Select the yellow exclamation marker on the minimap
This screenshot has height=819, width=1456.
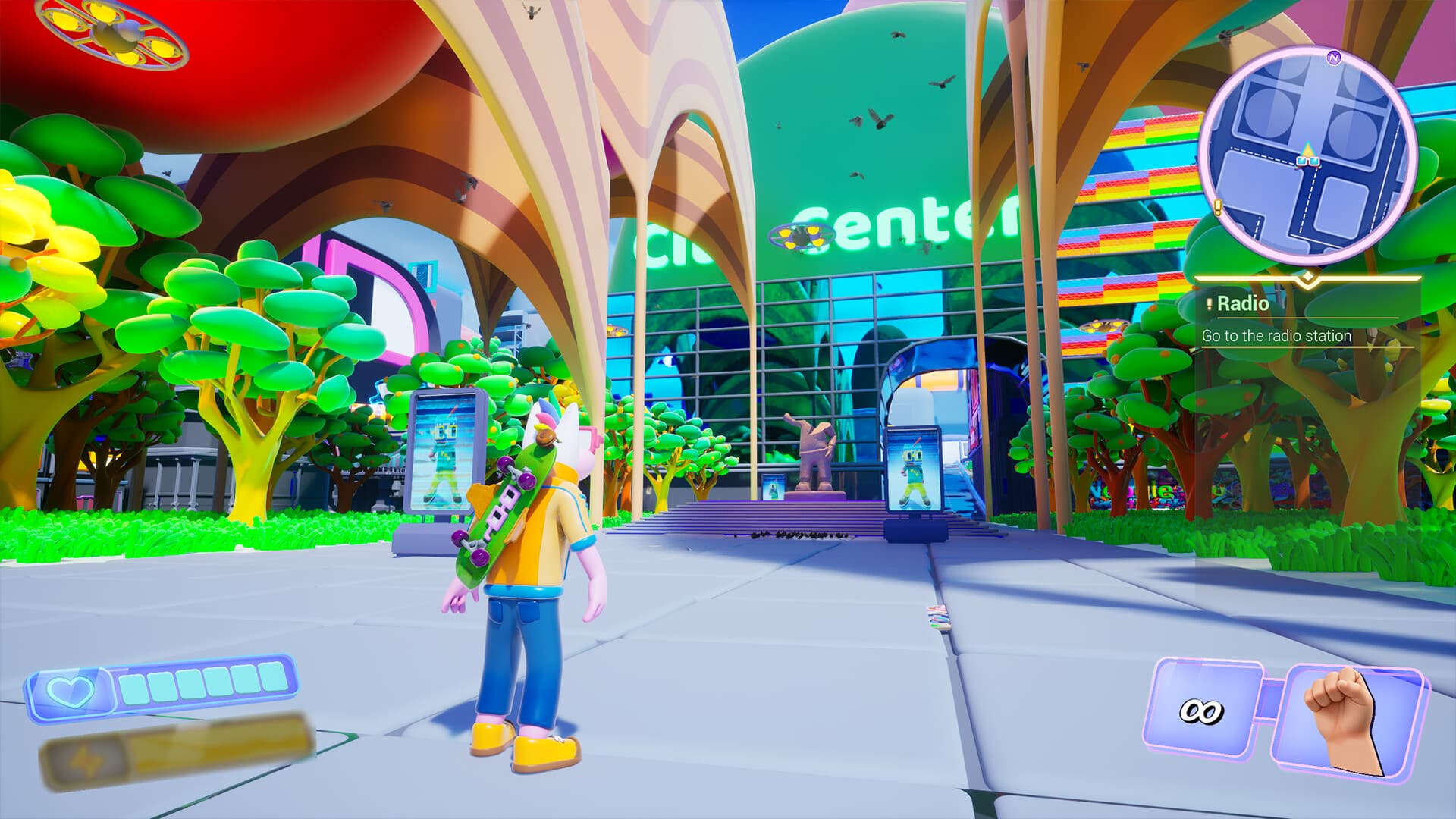coord(1217,206)
